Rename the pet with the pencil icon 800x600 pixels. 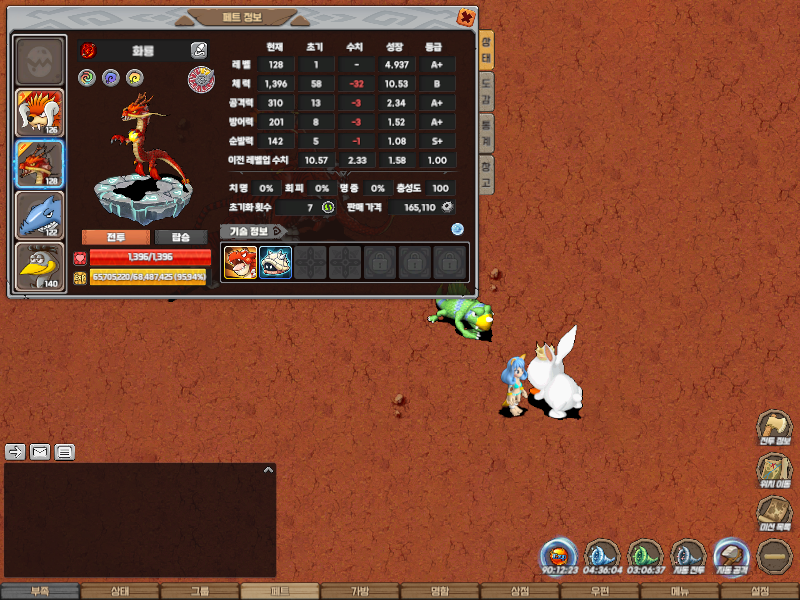199,50
